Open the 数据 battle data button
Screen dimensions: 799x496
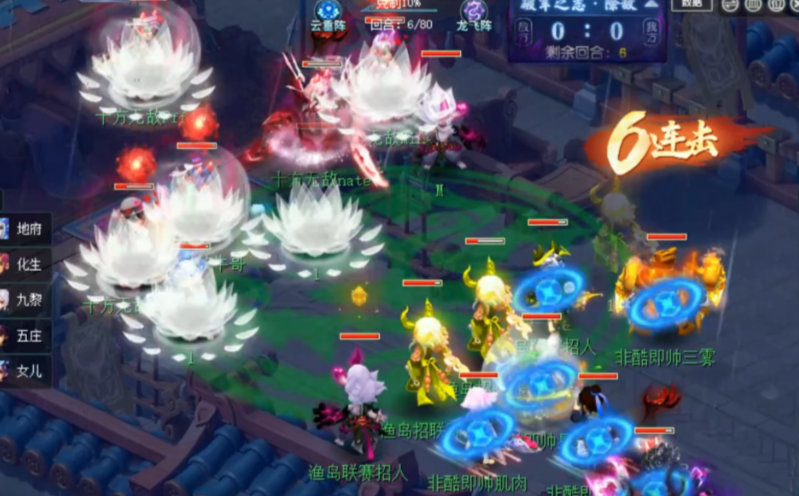691,4
